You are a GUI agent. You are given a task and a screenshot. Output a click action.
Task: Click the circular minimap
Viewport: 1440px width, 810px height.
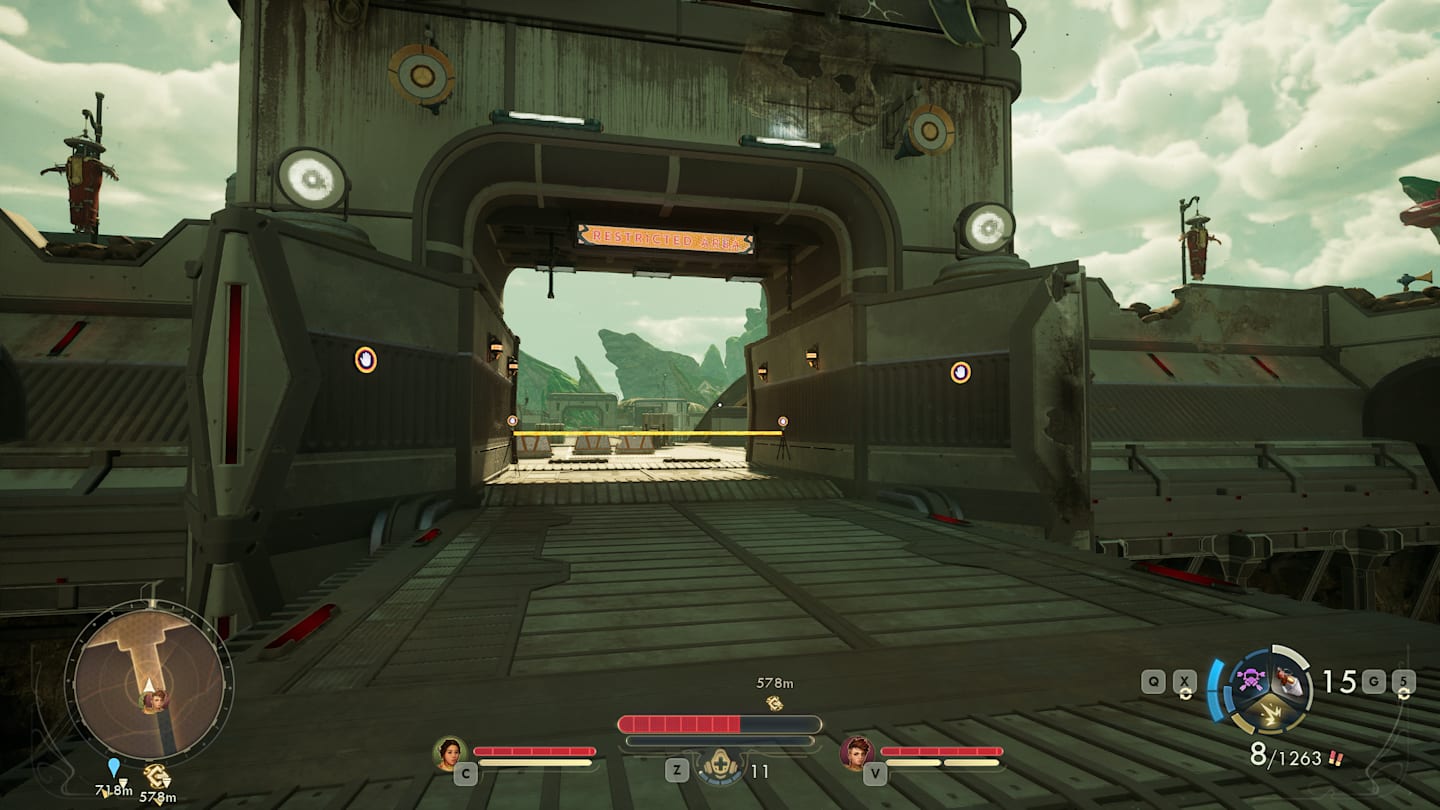click(x=148, y=684)
